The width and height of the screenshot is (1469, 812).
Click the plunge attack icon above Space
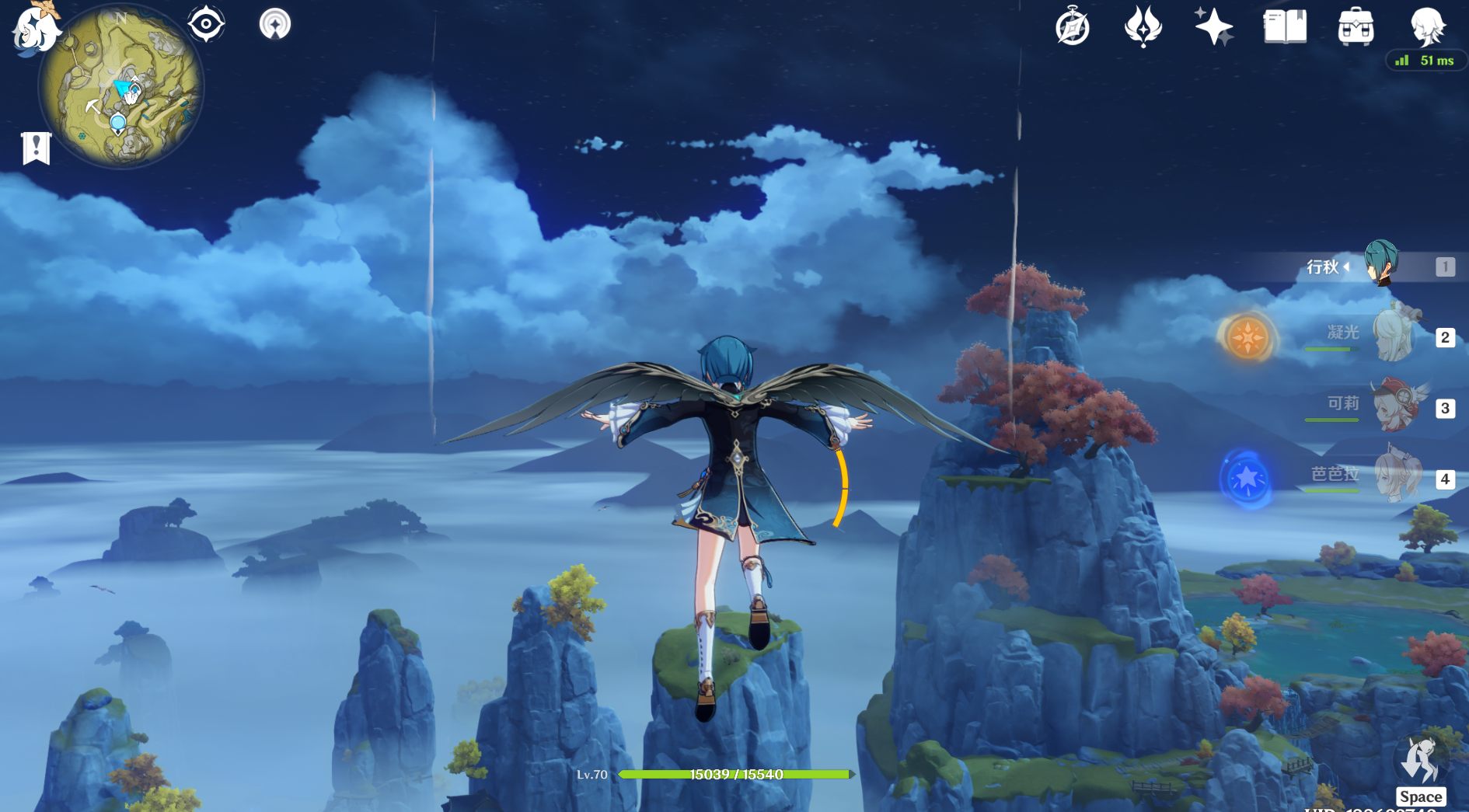pyautogui.click(x=1421, y=761)
